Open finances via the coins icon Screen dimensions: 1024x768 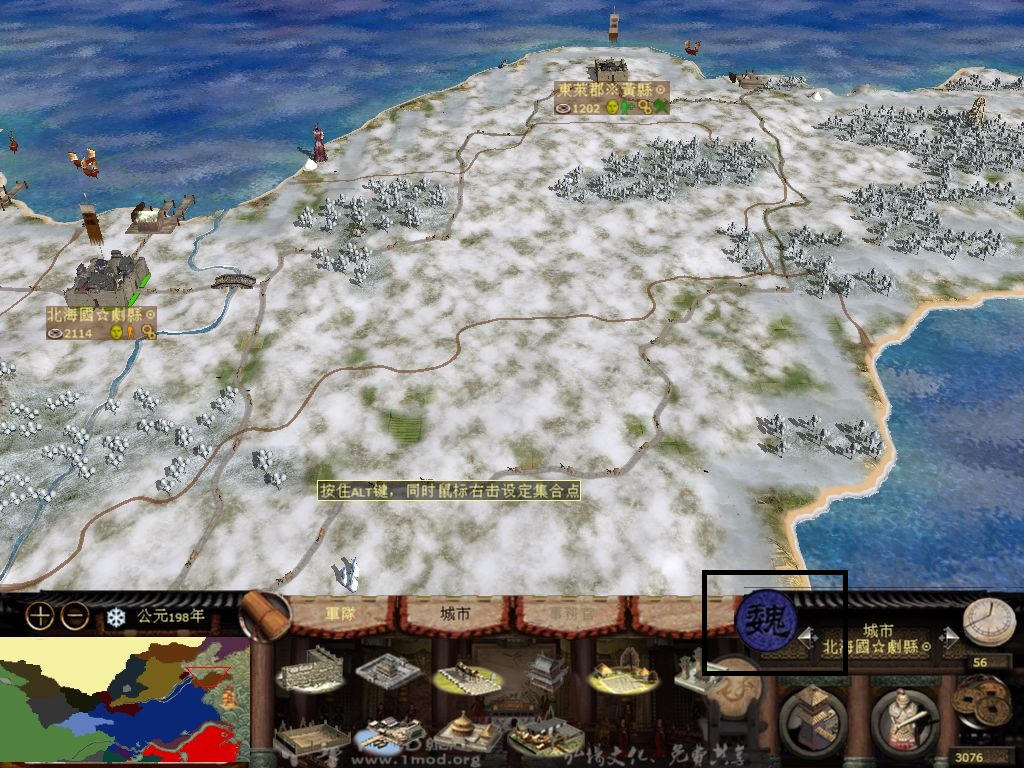[981, 702]
